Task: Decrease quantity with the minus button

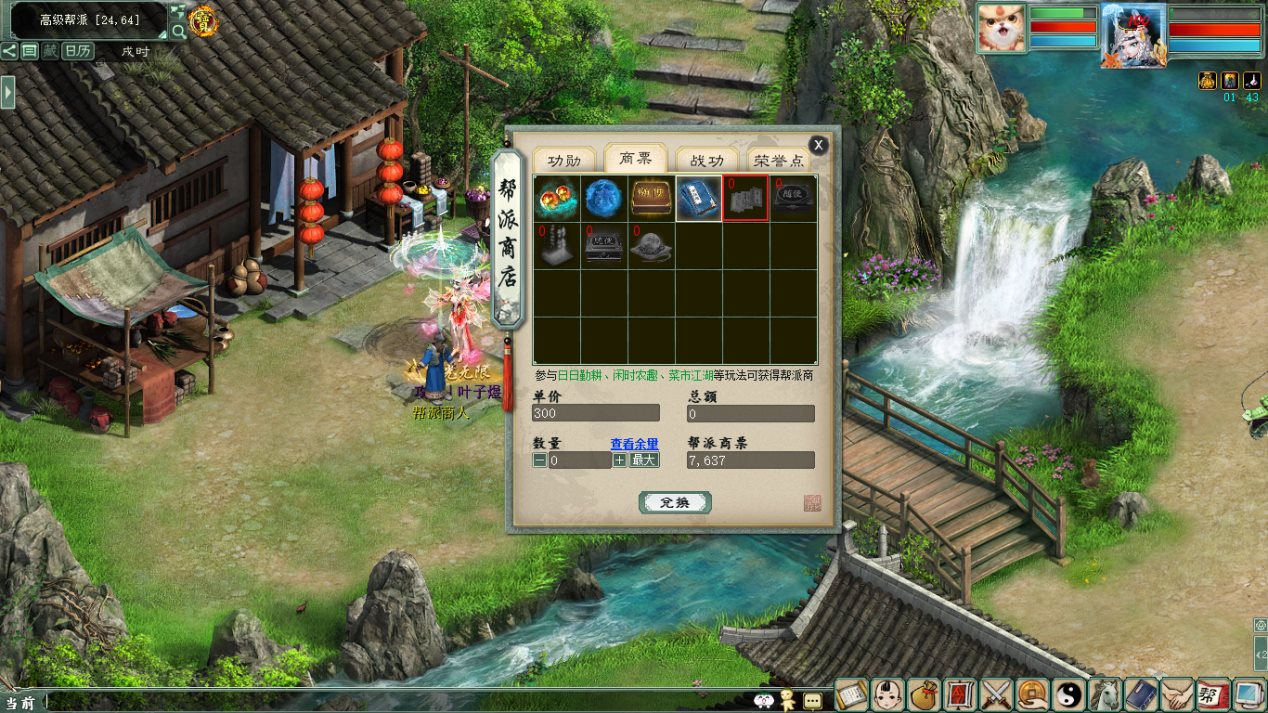Action: 540,460
